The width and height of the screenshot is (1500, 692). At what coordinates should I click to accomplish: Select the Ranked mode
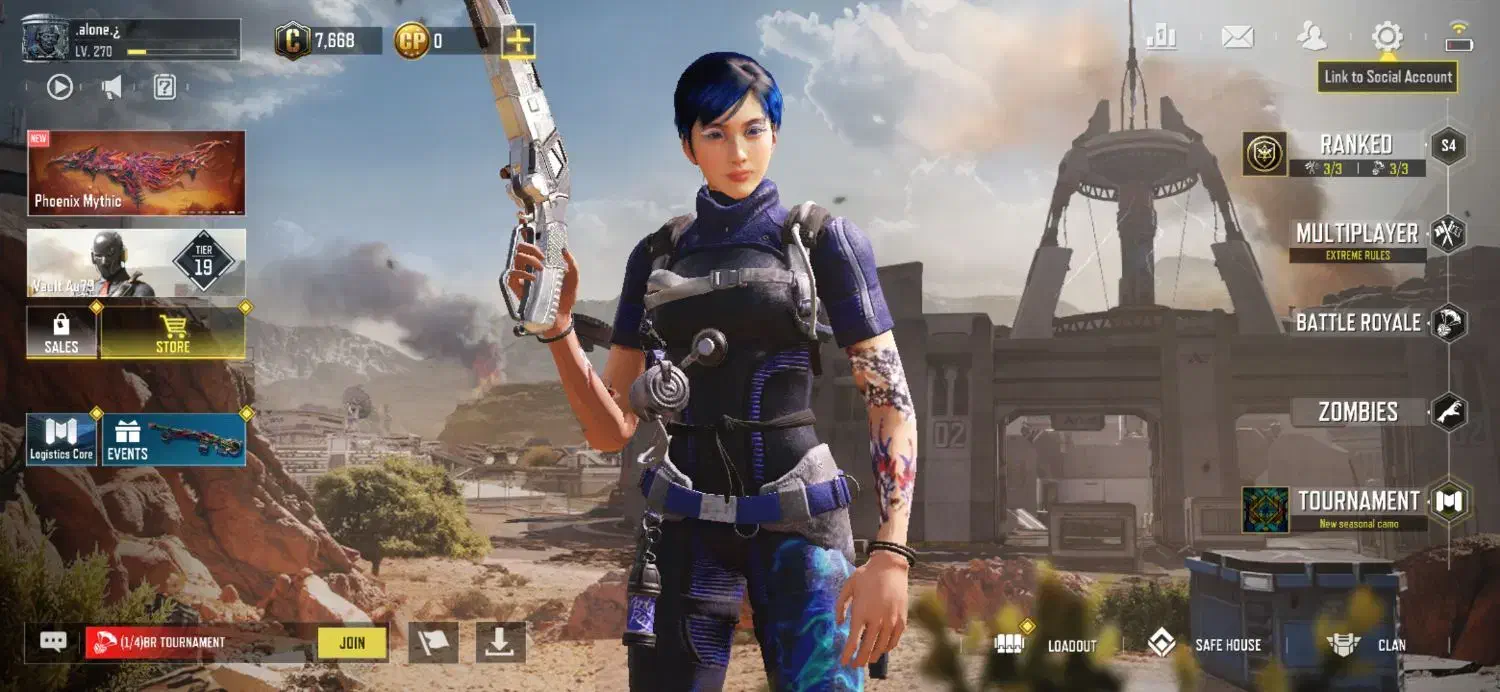coord(1355,152)
